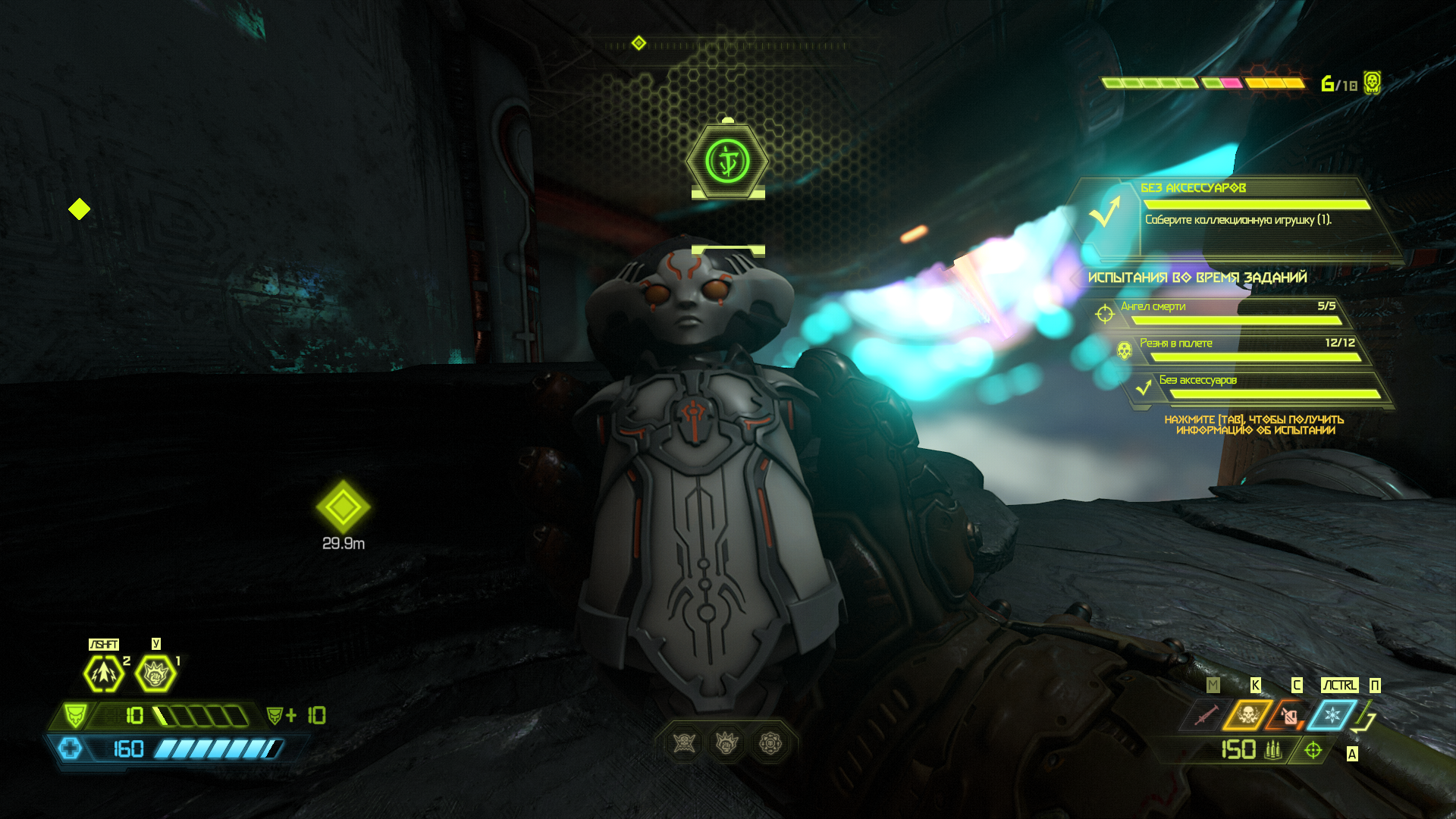Viewport: 1456px width, 819px height.
Task: Select the circular arrows rune slot
Action: (770, 743)
